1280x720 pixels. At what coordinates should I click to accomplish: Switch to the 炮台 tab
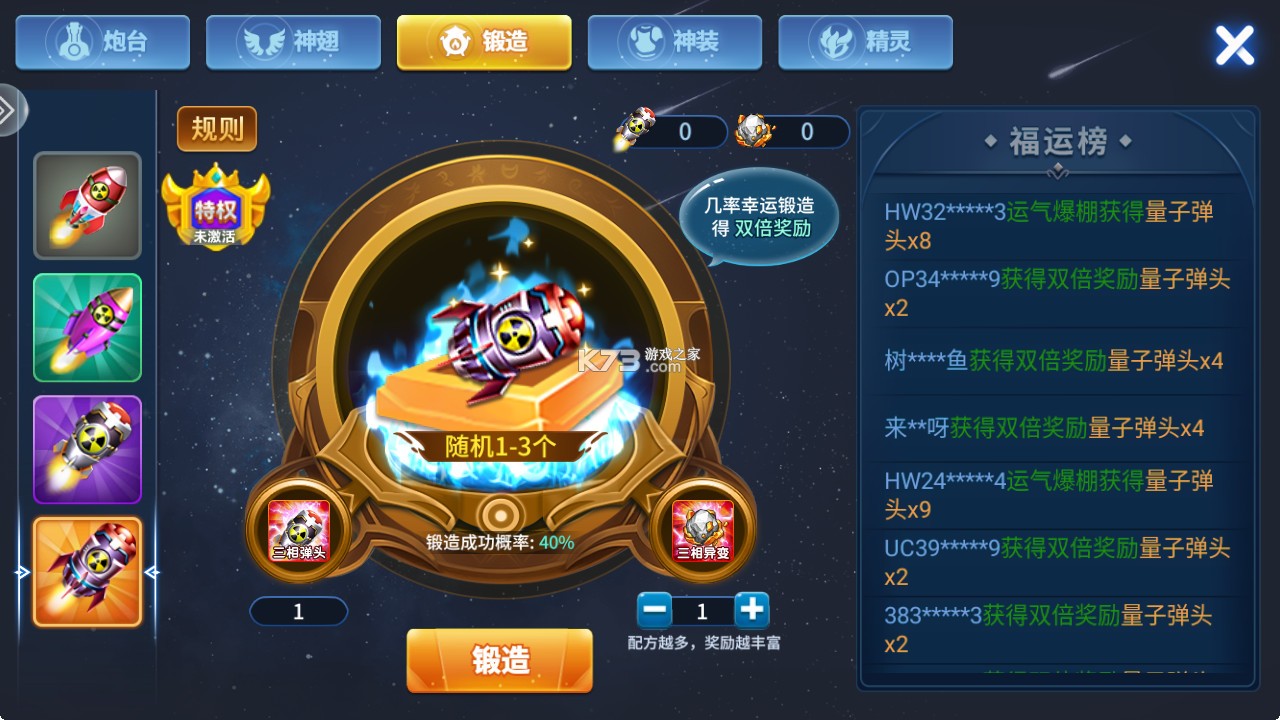pos(101,41)
